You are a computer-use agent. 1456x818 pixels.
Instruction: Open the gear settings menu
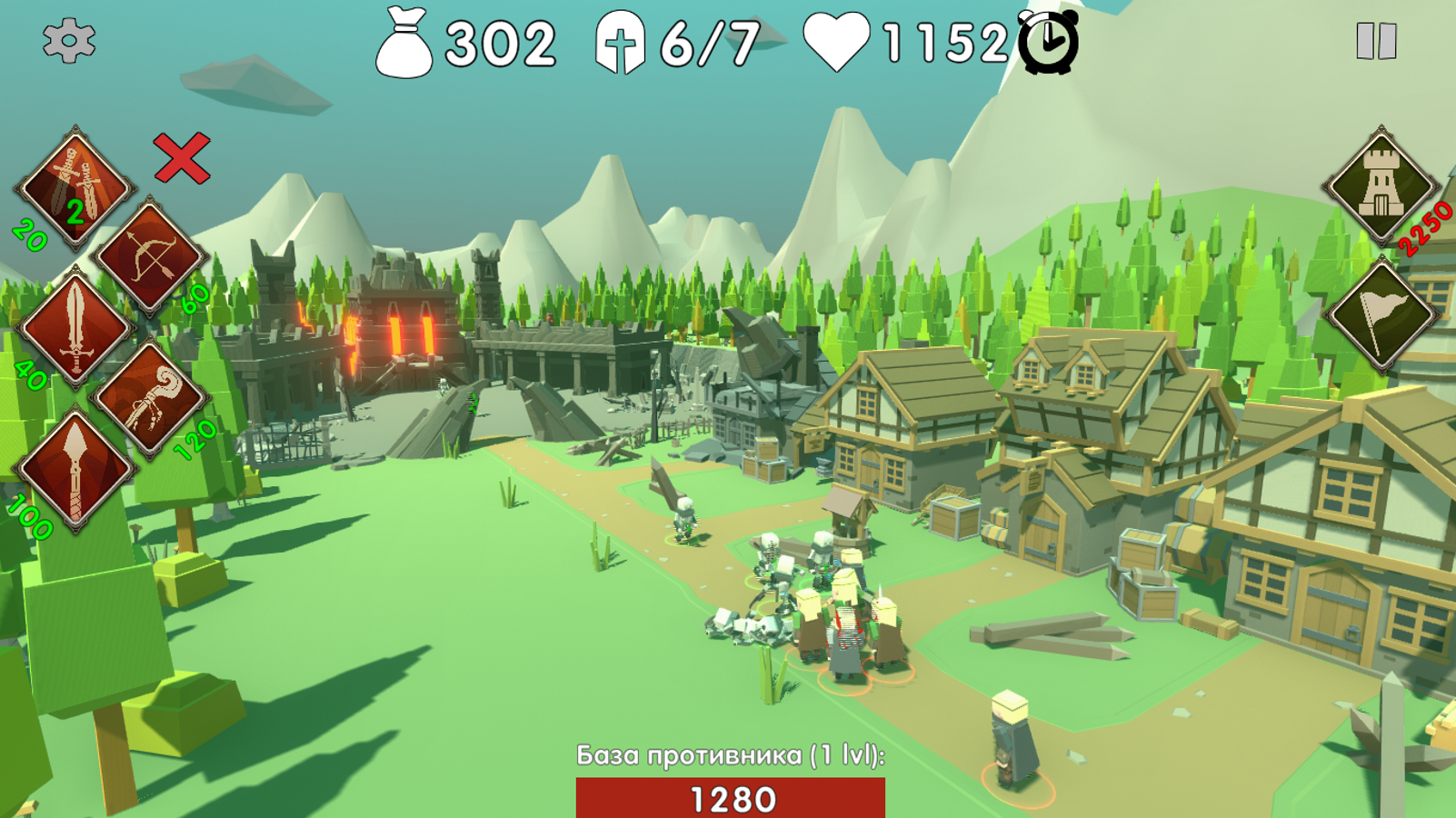pos(68,41)
